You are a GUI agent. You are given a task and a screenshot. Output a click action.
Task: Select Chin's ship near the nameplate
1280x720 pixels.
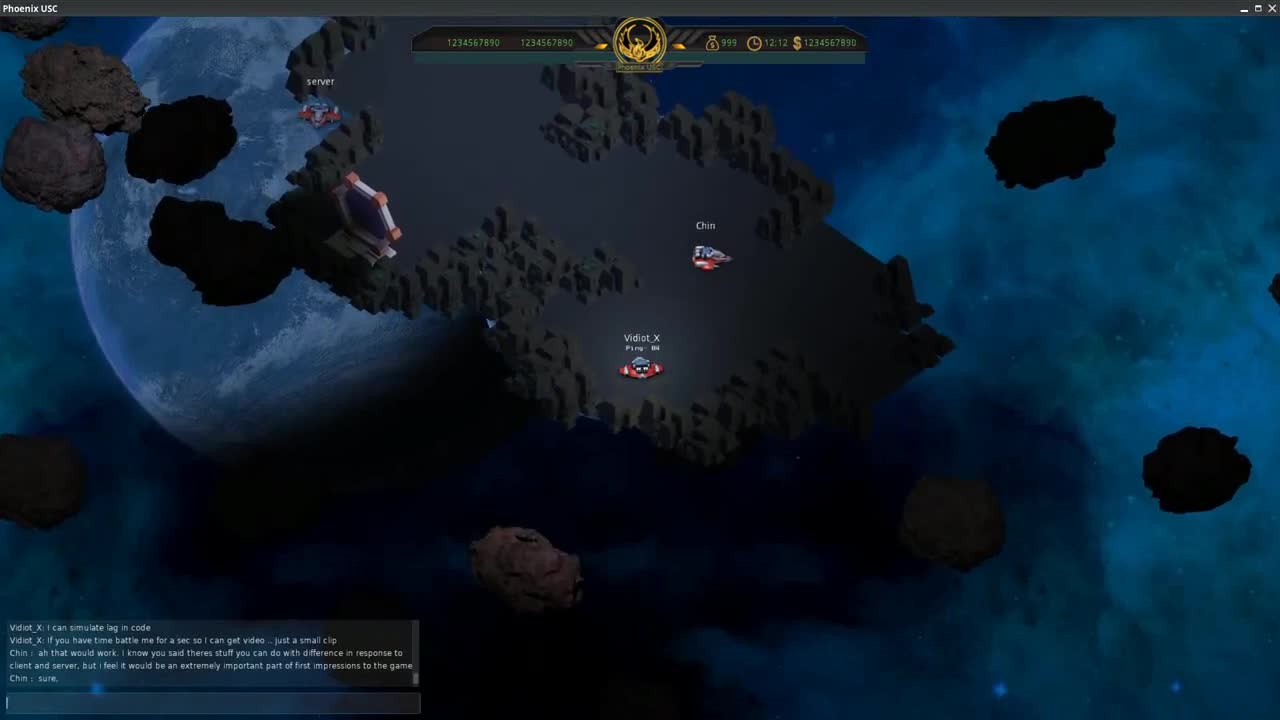(711, 256)
